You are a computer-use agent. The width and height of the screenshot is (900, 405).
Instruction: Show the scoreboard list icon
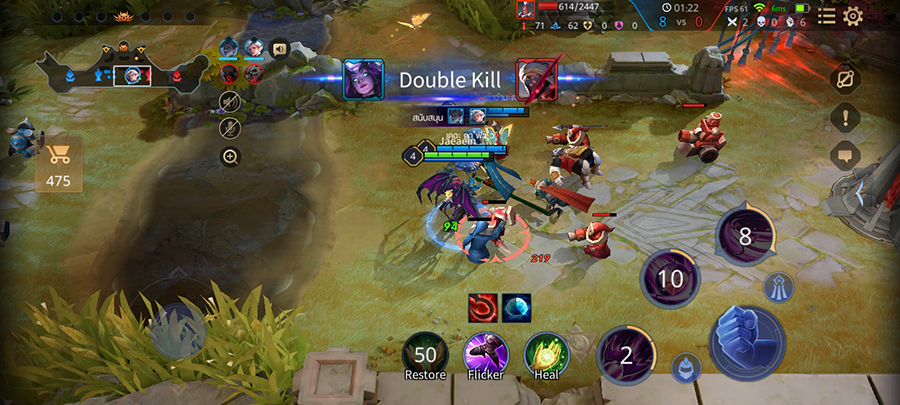coord(826,16)
